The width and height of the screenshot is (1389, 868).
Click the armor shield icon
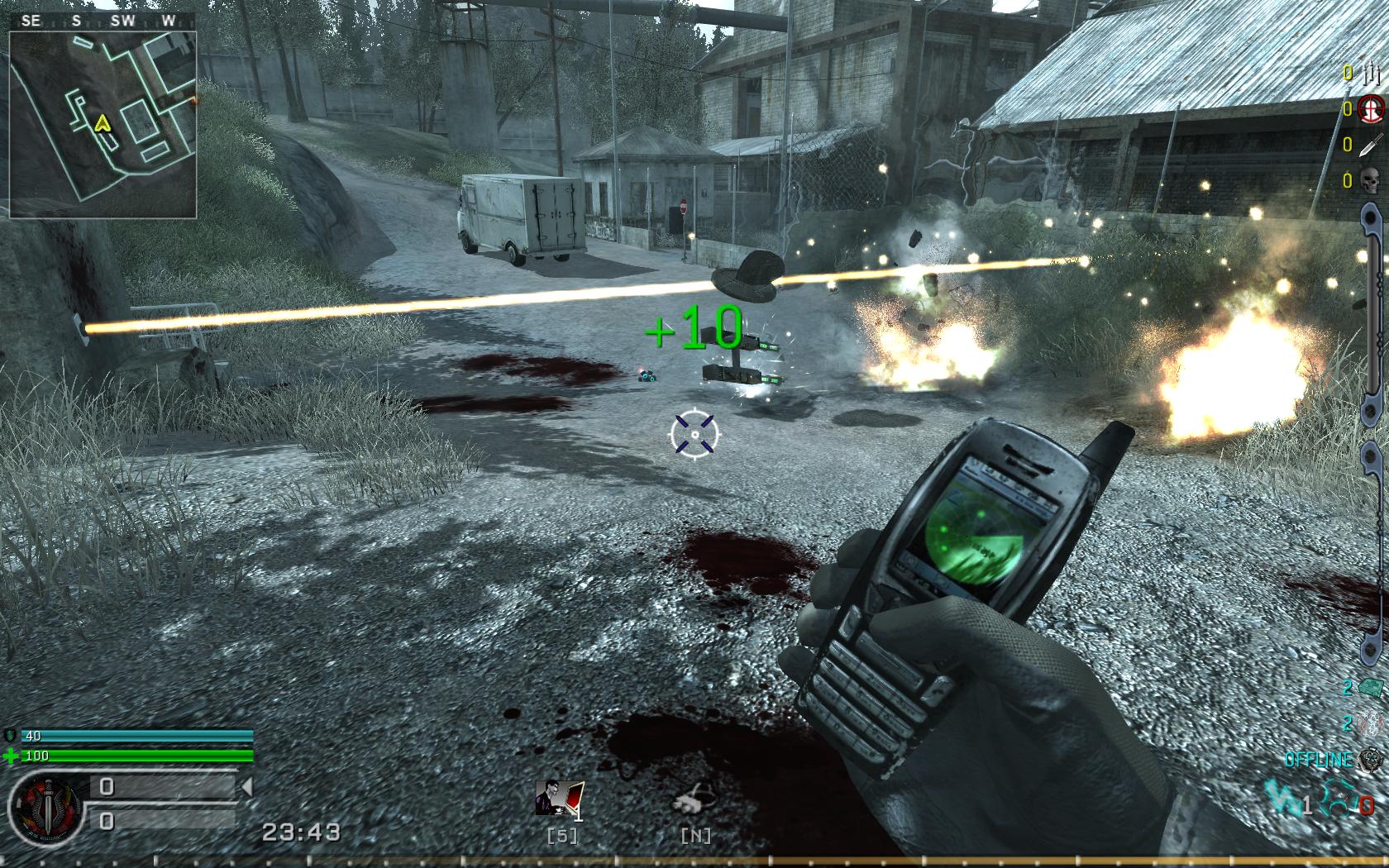11,736
